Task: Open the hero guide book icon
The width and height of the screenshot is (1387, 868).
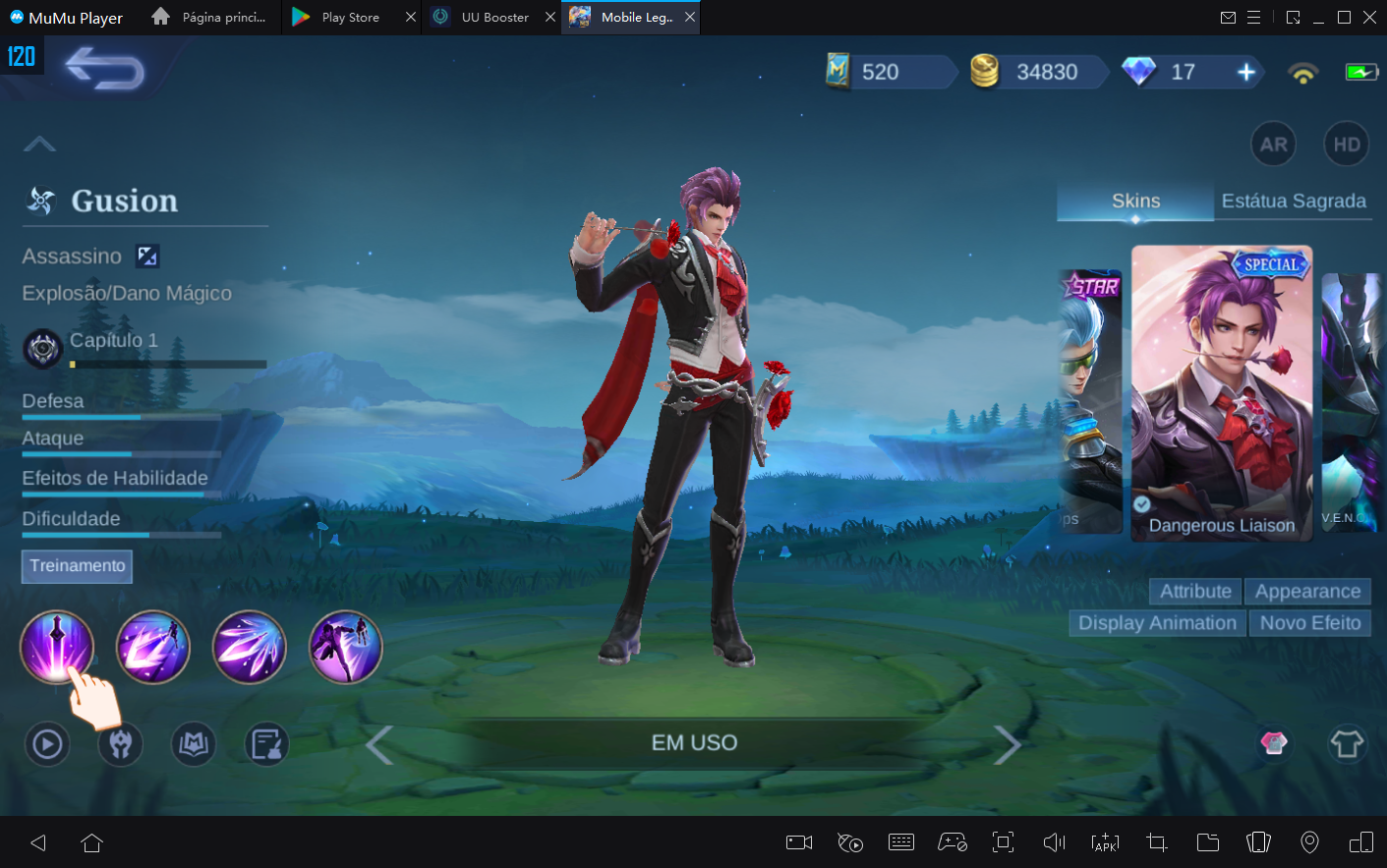Action: [193, 744]
